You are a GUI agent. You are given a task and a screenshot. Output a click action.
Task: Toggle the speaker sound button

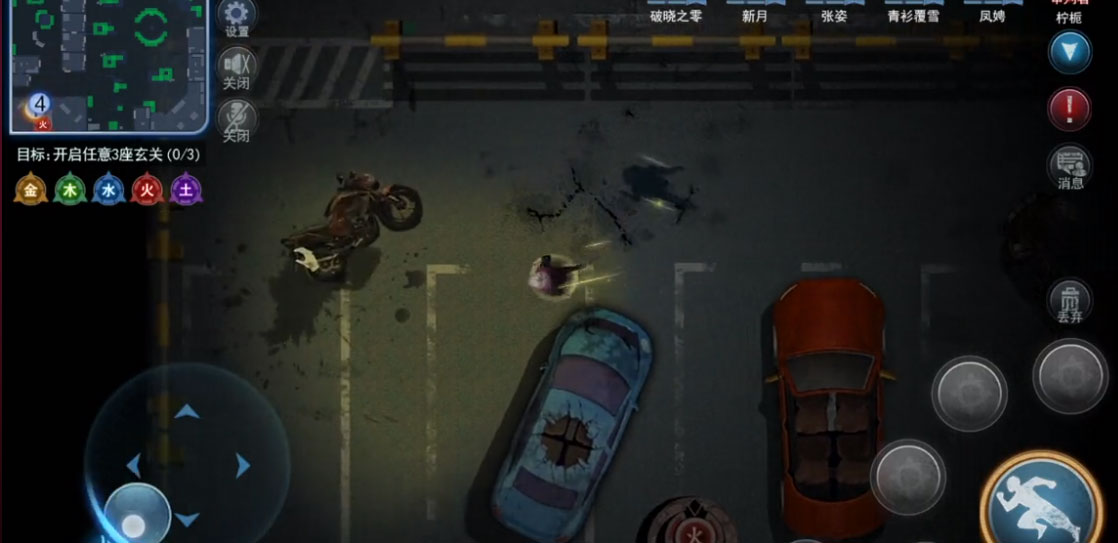237,67
